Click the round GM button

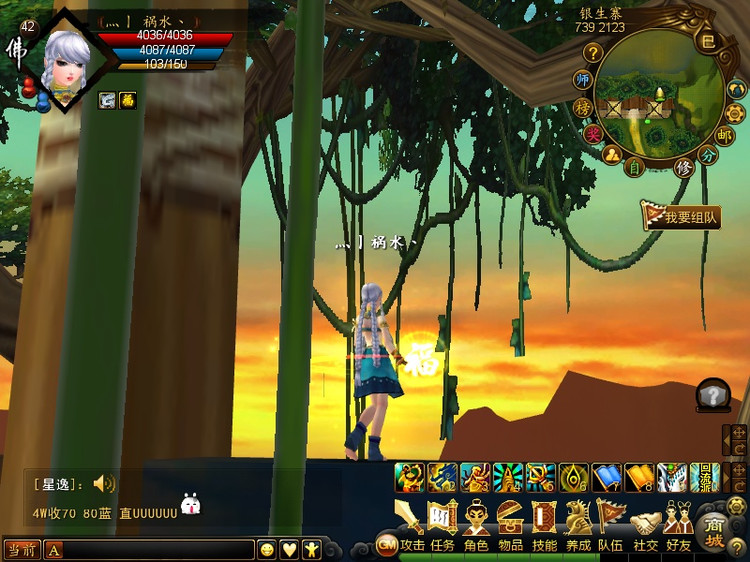(x=386, y=544)
